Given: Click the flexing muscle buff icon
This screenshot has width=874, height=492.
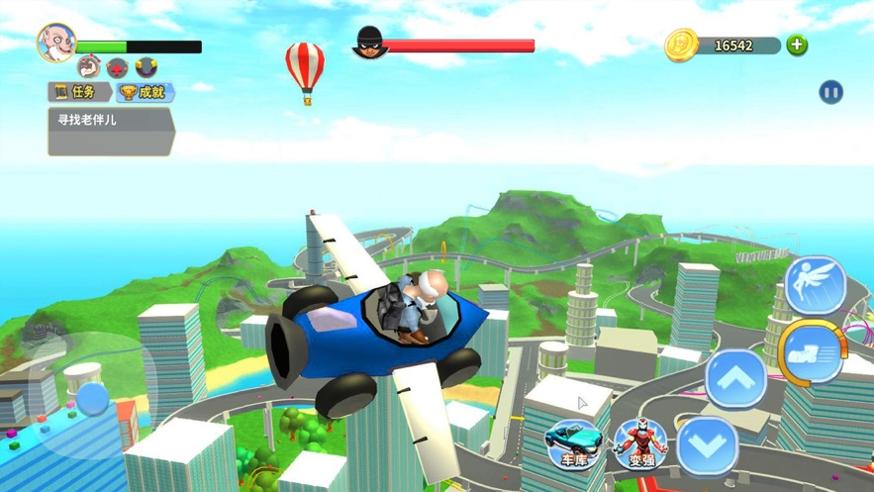Looking at the screenshot, I should (88, 67).
